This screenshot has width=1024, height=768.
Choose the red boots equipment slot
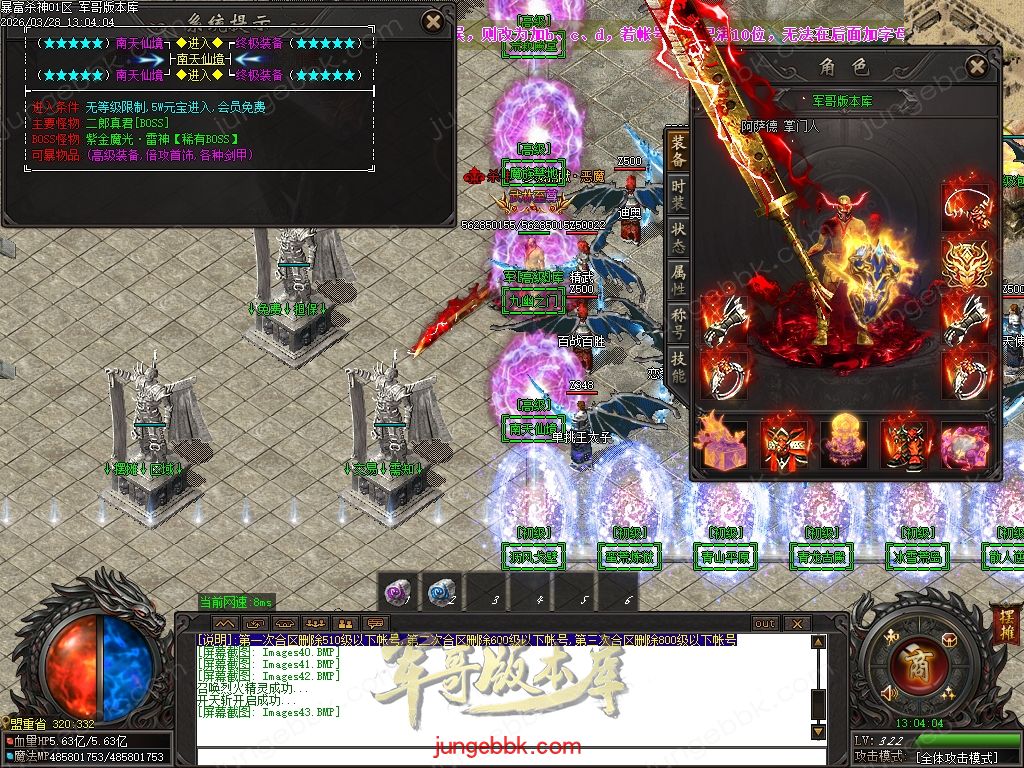(x=905, y=444)
